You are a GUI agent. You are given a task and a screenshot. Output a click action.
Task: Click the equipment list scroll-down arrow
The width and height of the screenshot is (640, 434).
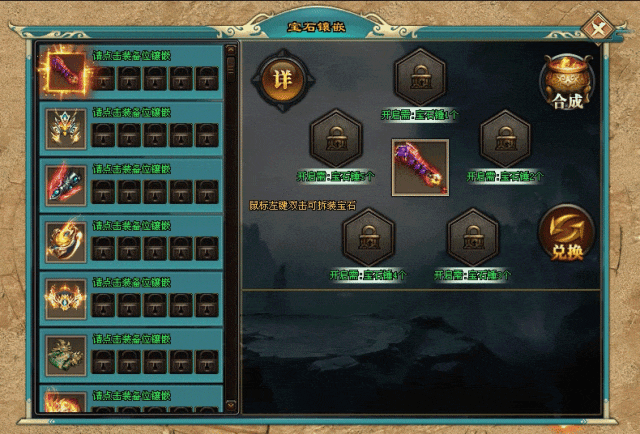[231, 404]
